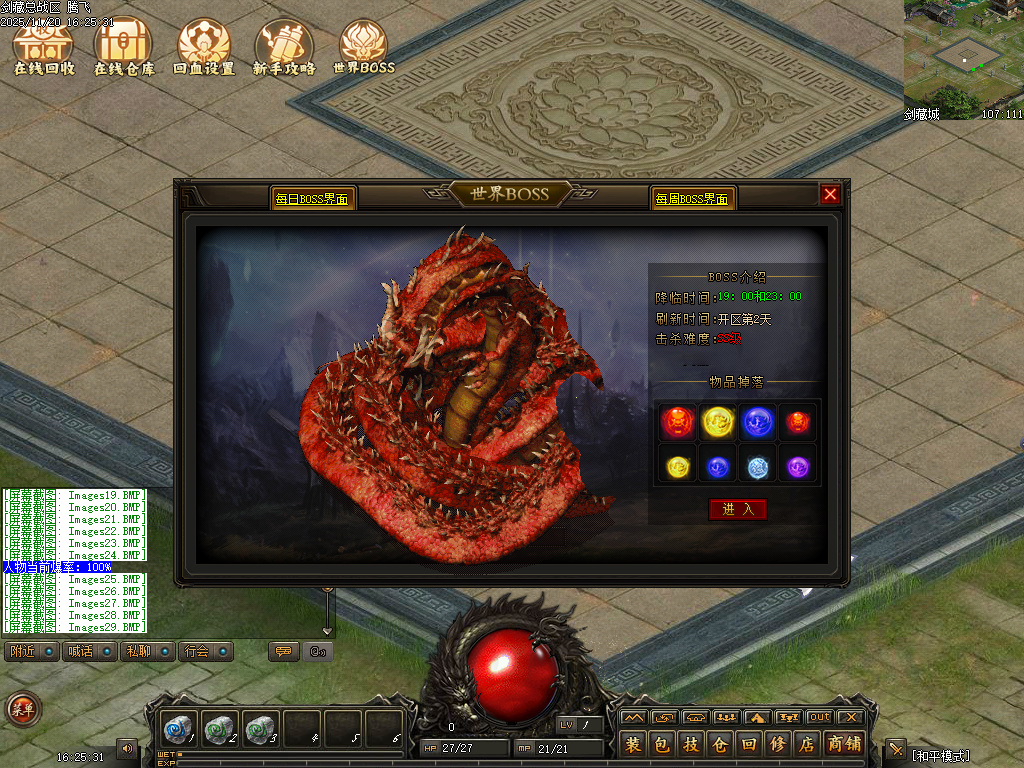Open the 装 equipment panel
The height and width of the screenshot is (768, 1024).
(x=633, y=745)
